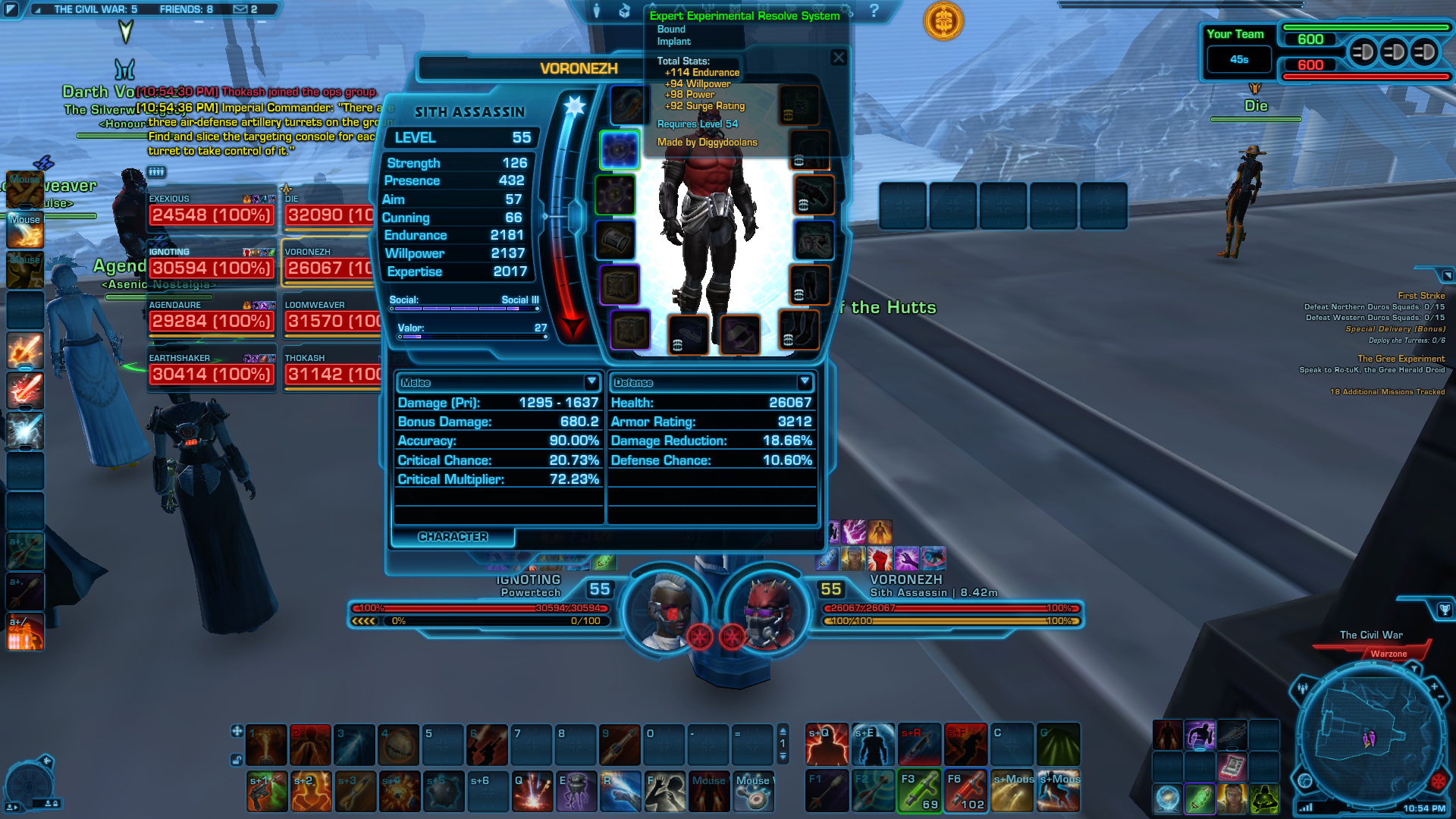Switch to the Character tab

[453, 537]
